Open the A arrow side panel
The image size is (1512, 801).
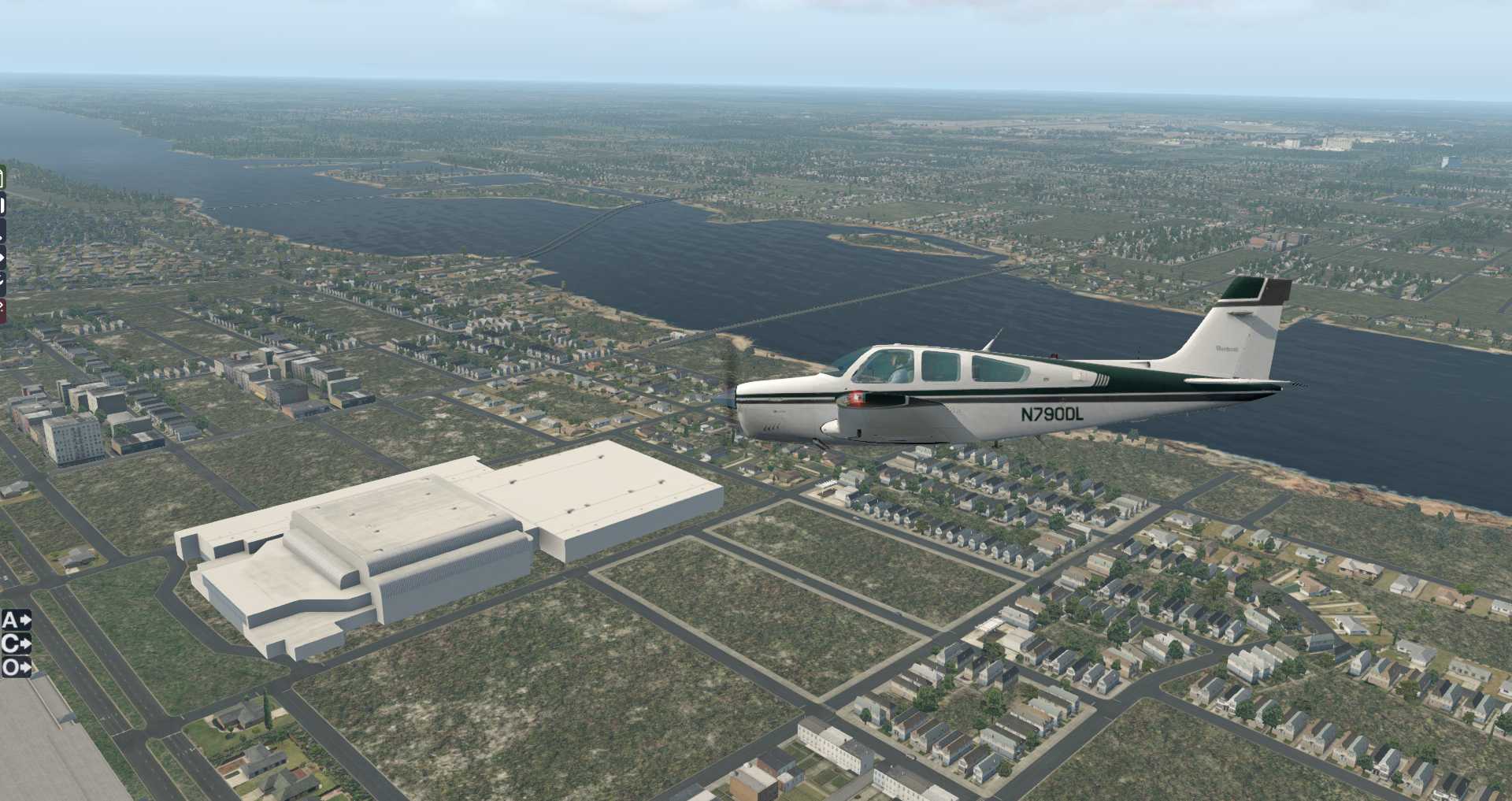pyautogui.click(x=16, y=621)
